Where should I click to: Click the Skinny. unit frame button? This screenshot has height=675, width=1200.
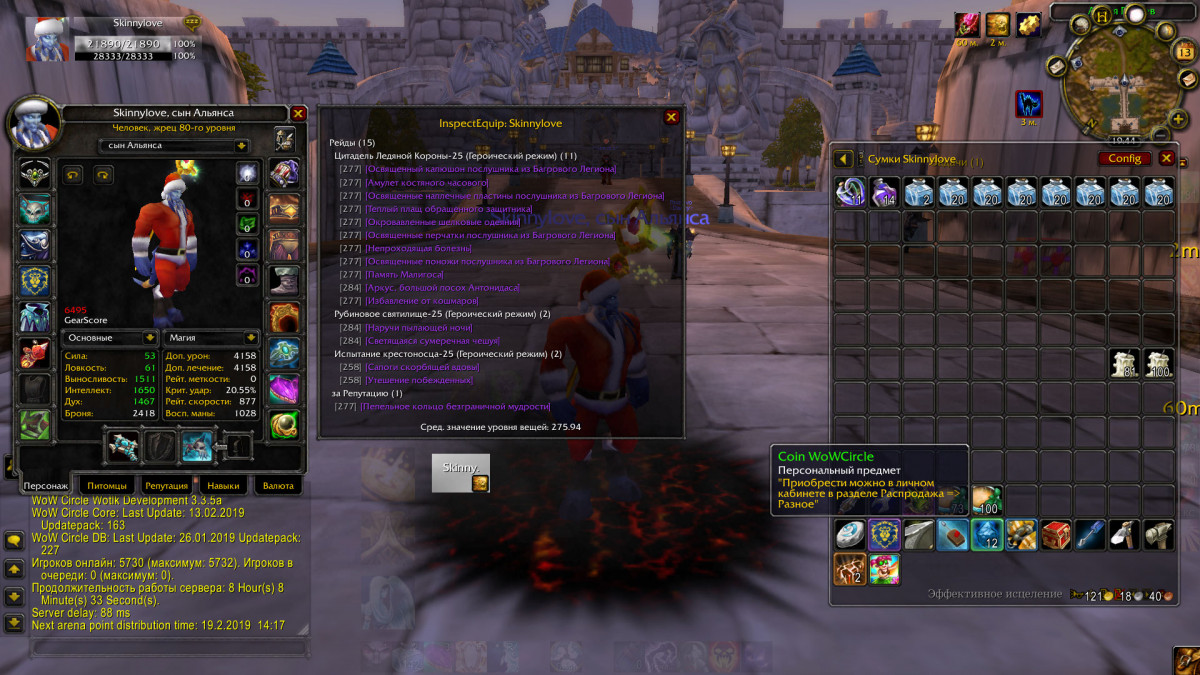[x=461, y=473]
